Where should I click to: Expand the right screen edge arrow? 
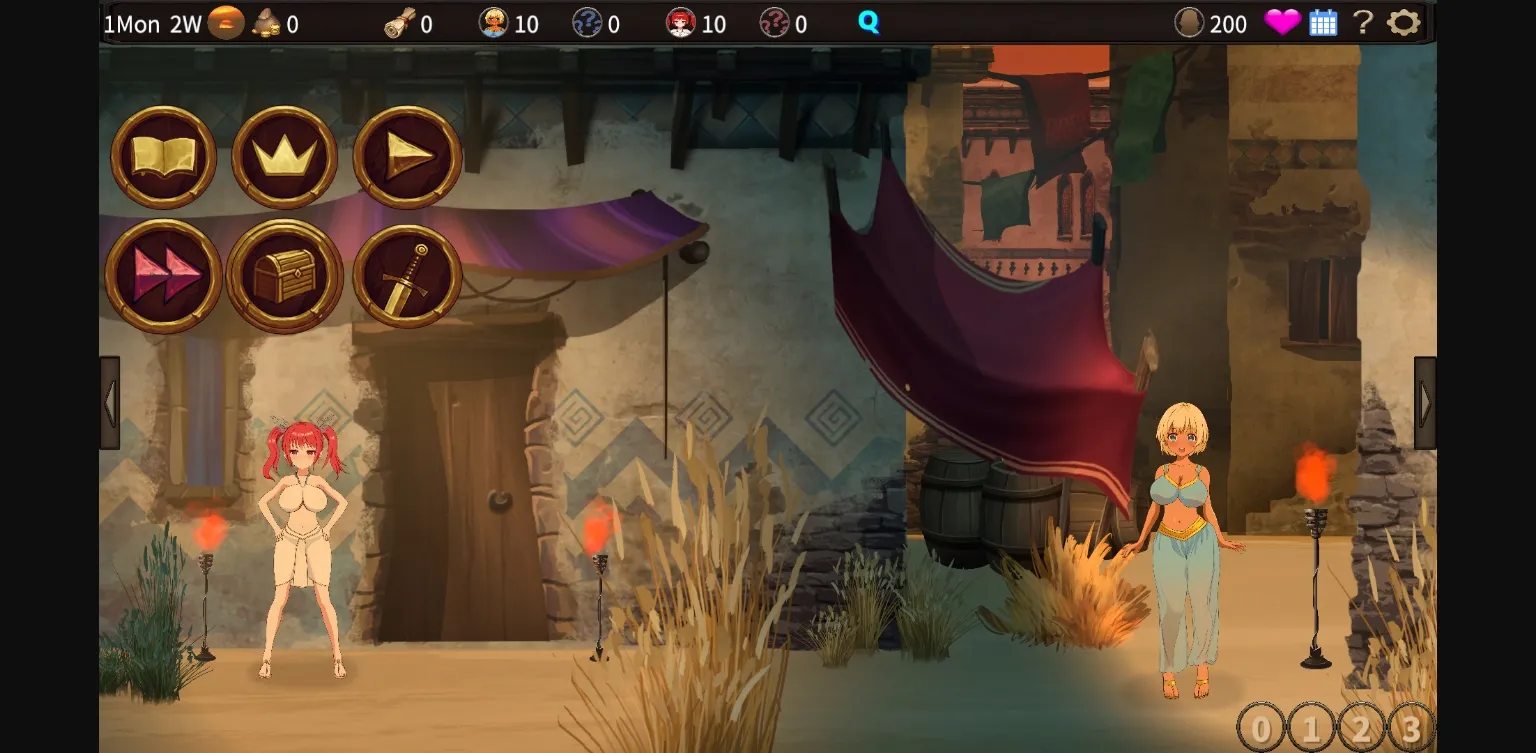[x=1424, y=401]
